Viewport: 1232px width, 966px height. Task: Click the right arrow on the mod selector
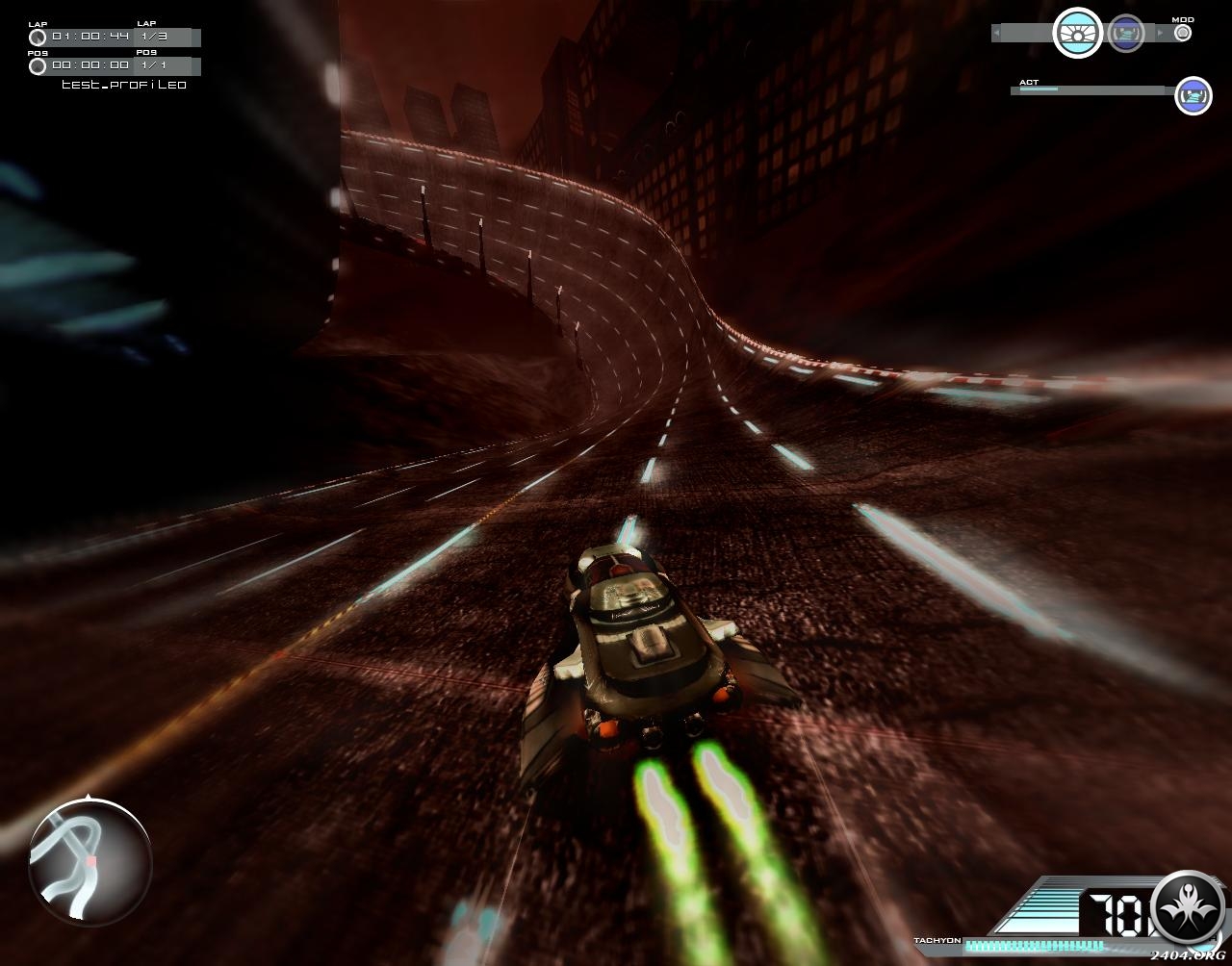point(1160,34)
